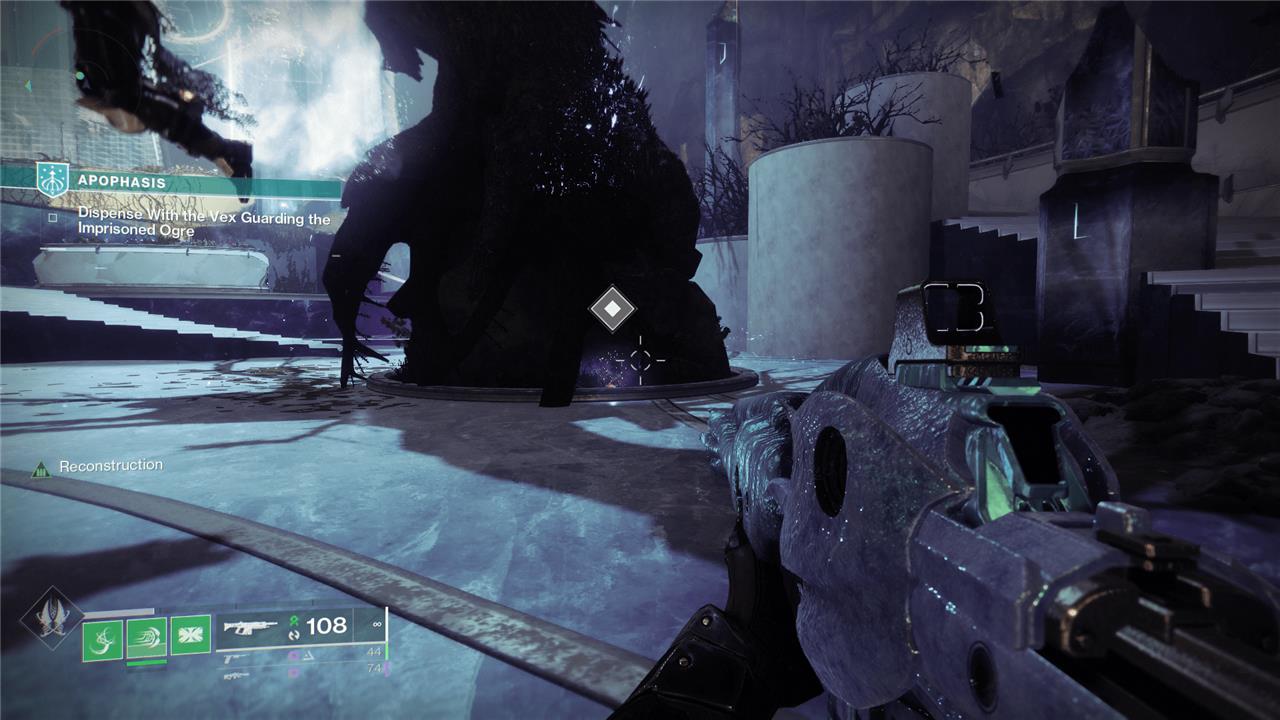The image size is (1280, 720).
Task: Activate the green melee ability icon
Action: [x=147, y=636]
